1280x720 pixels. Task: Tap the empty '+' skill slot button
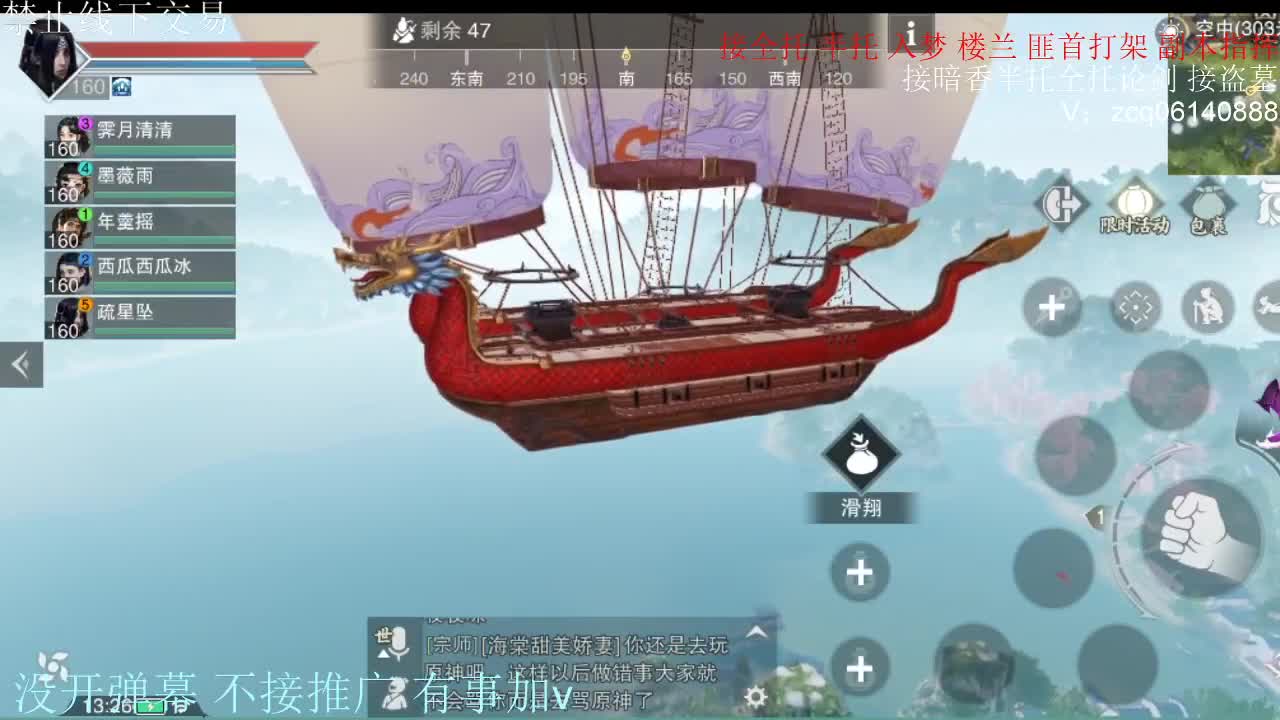pyautogui.click(x=860, y=572)
